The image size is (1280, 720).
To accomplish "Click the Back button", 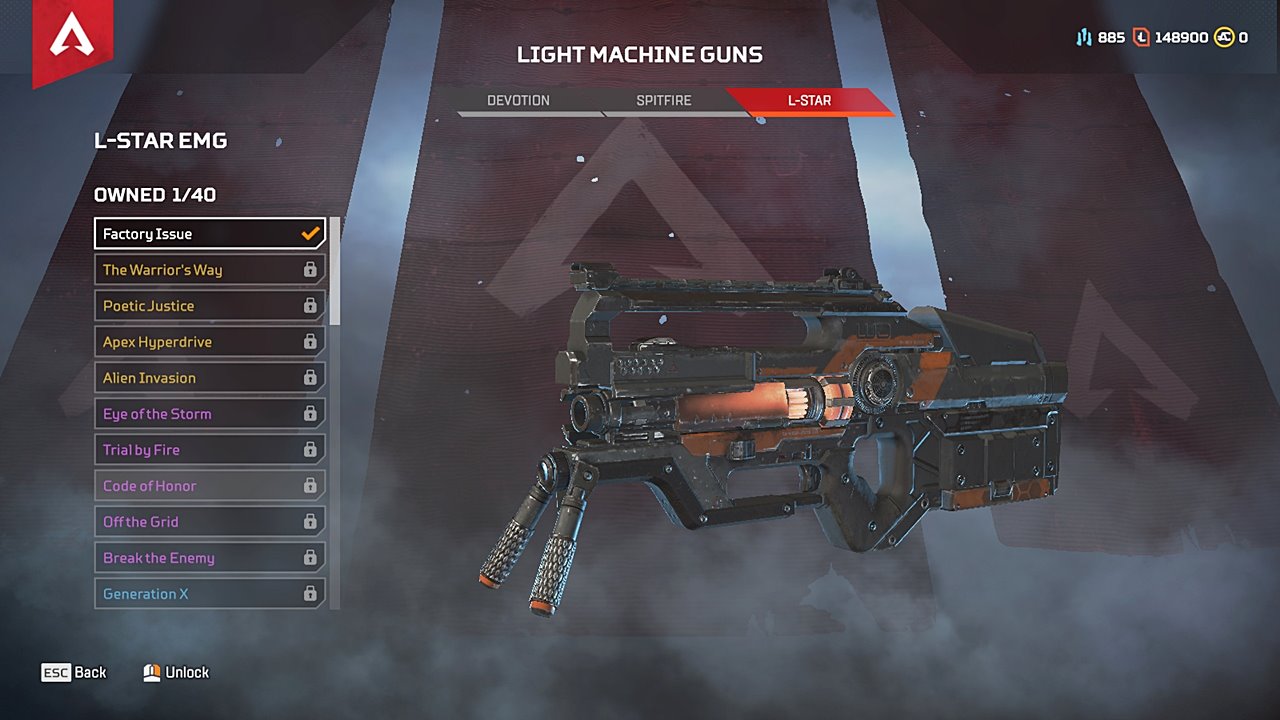I will click(74, 673).
